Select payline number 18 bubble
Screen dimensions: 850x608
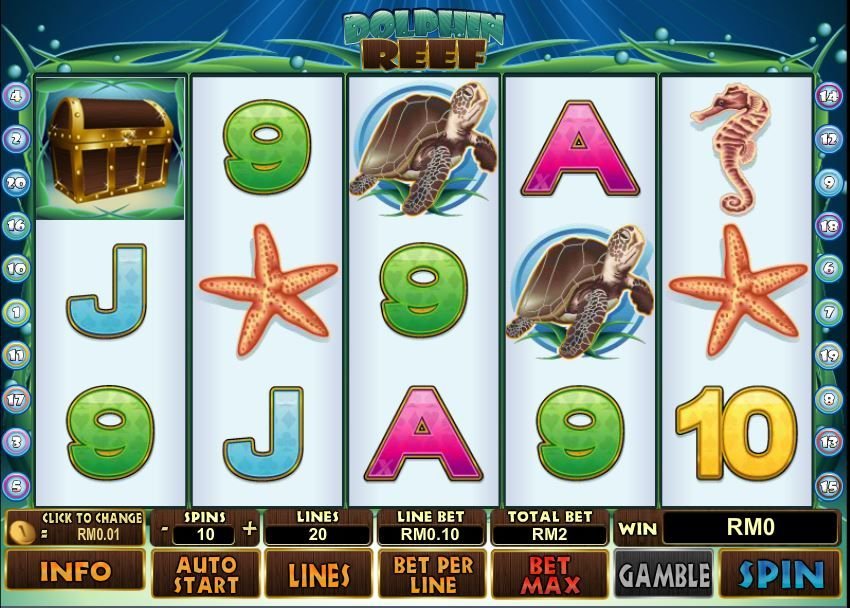pyautogui.click(x=829, y=225)
